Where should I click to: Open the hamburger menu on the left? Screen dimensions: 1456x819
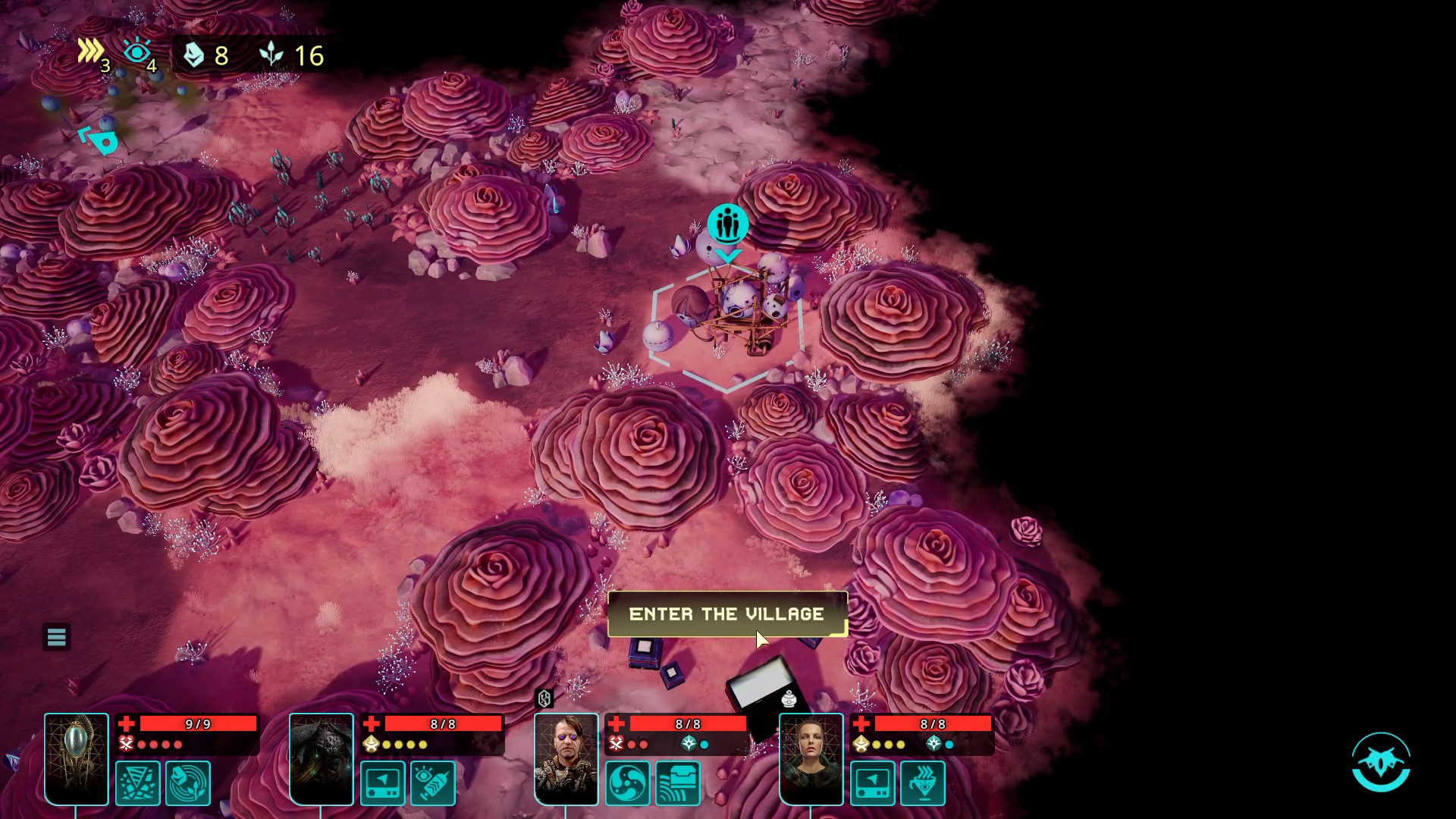(57, 637)
